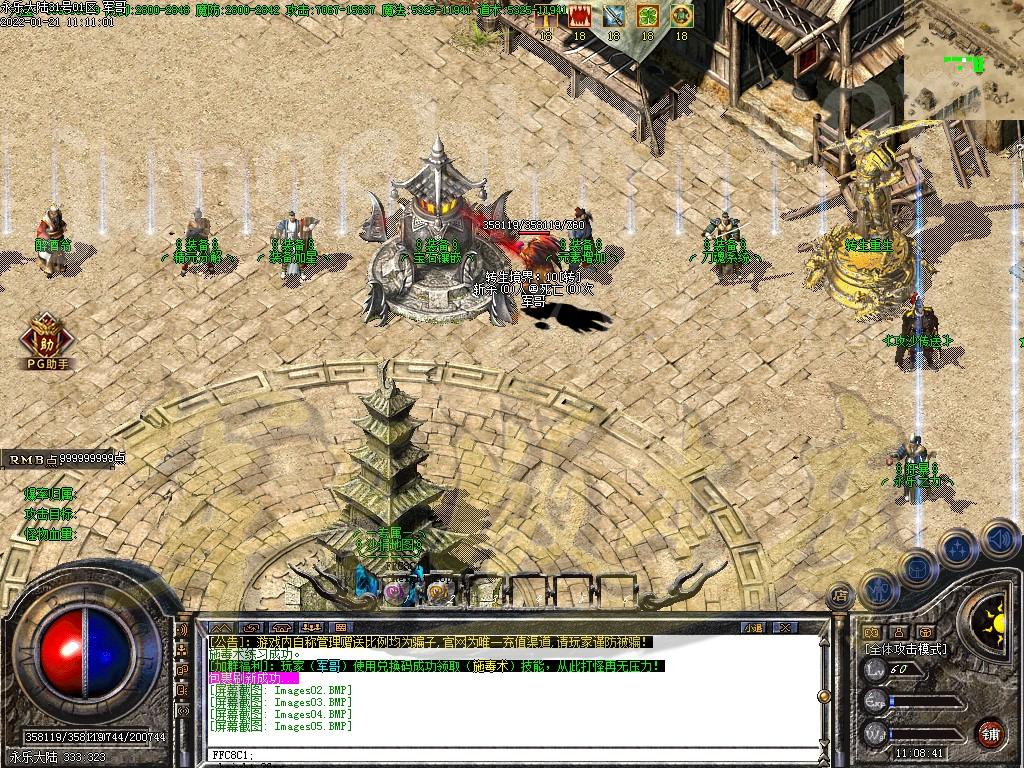Open the skills sparkle round button
The height and width of the screenshot is (768, 1024).
pos(957,549)
